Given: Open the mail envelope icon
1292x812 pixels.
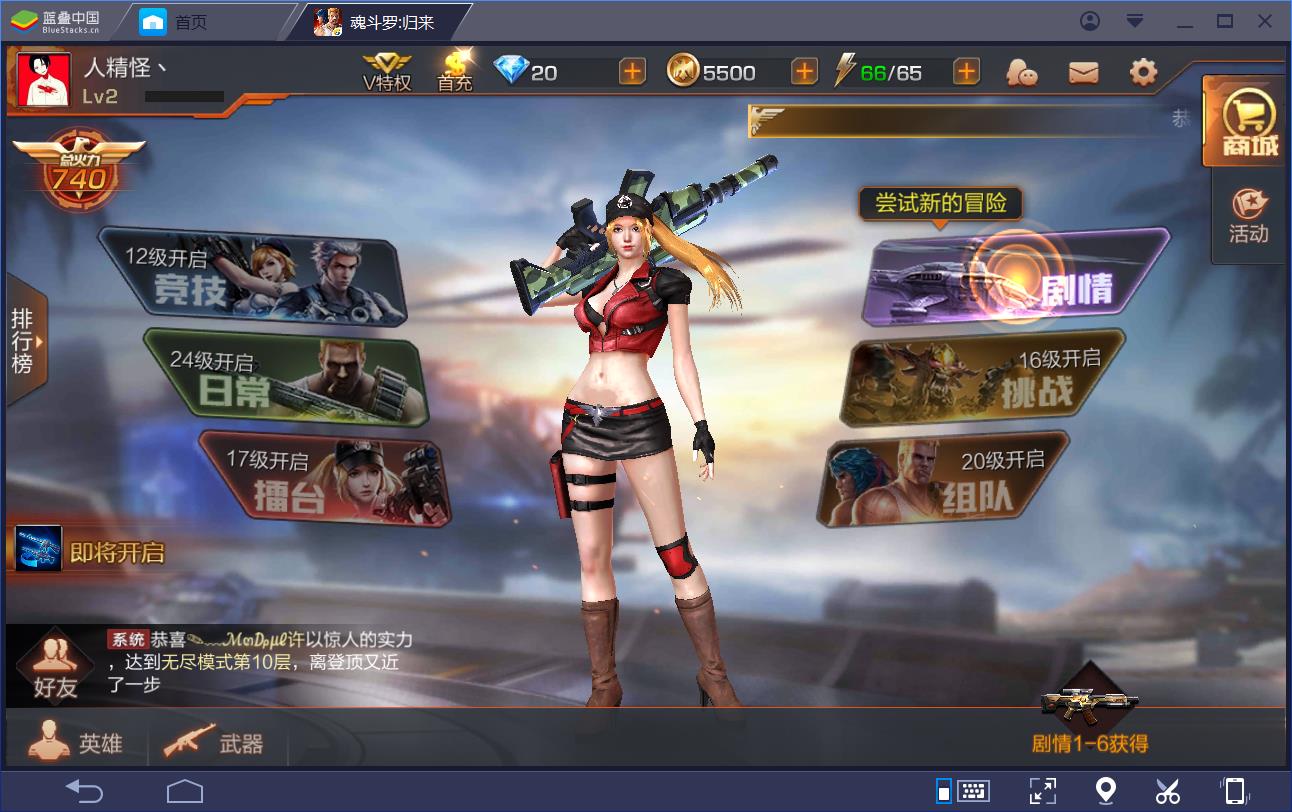Looking at the screenshot, I should tap(1083, 72).
